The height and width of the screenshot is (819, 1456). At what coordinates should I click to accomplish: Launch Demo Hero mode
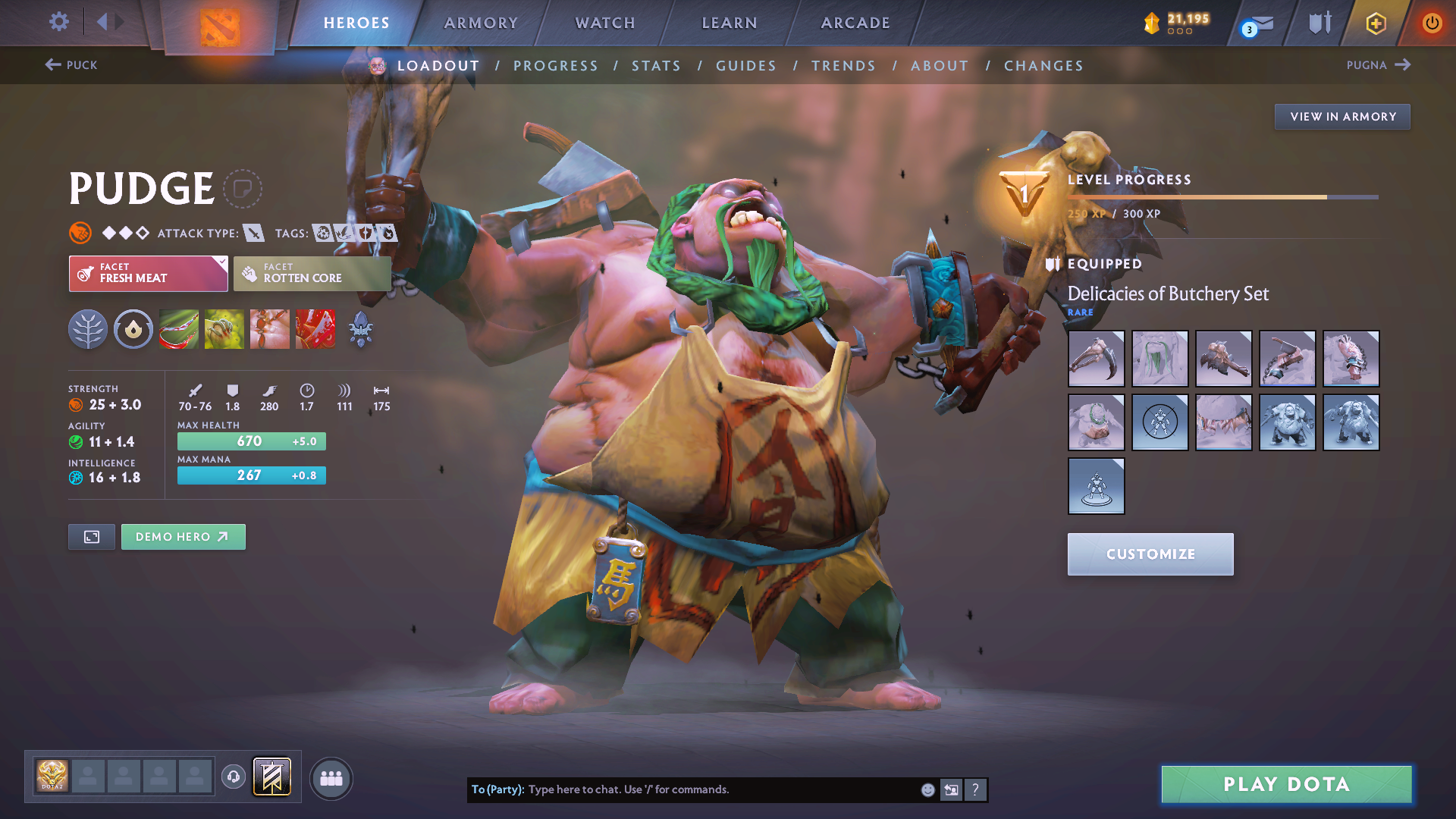click(183, 537)
